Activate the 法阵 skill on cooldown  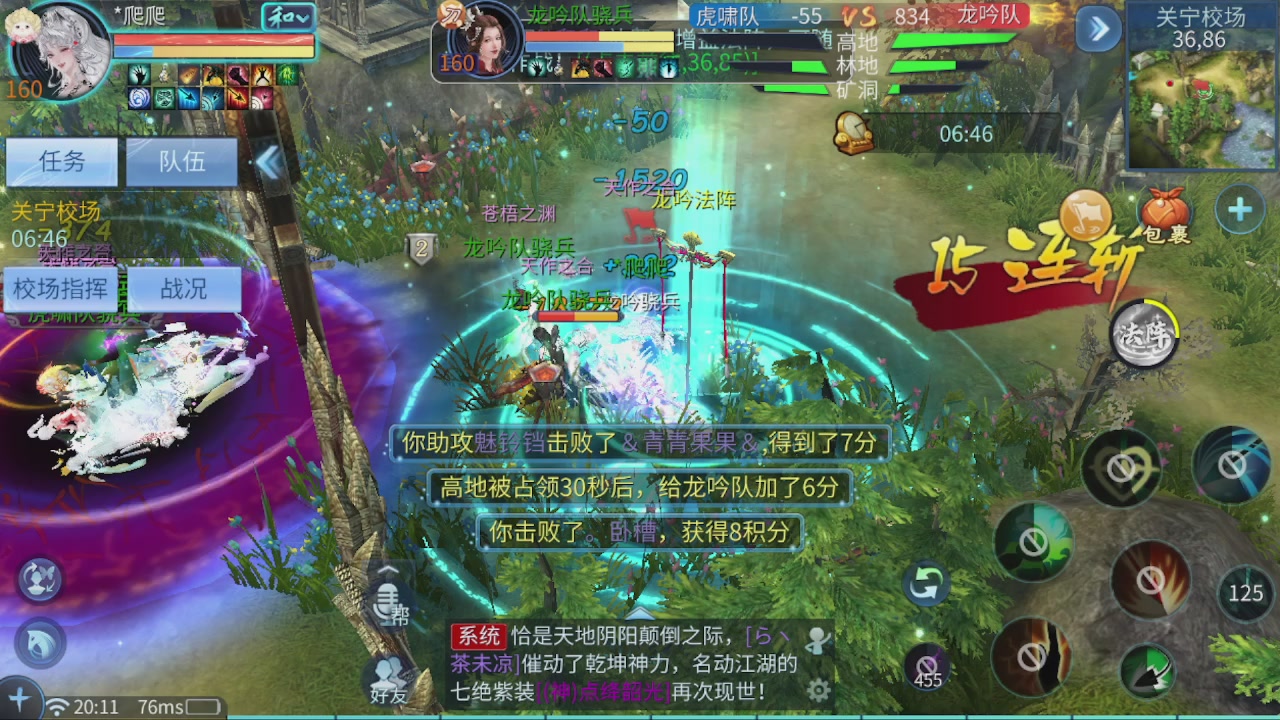click(x=1146, y=335)
